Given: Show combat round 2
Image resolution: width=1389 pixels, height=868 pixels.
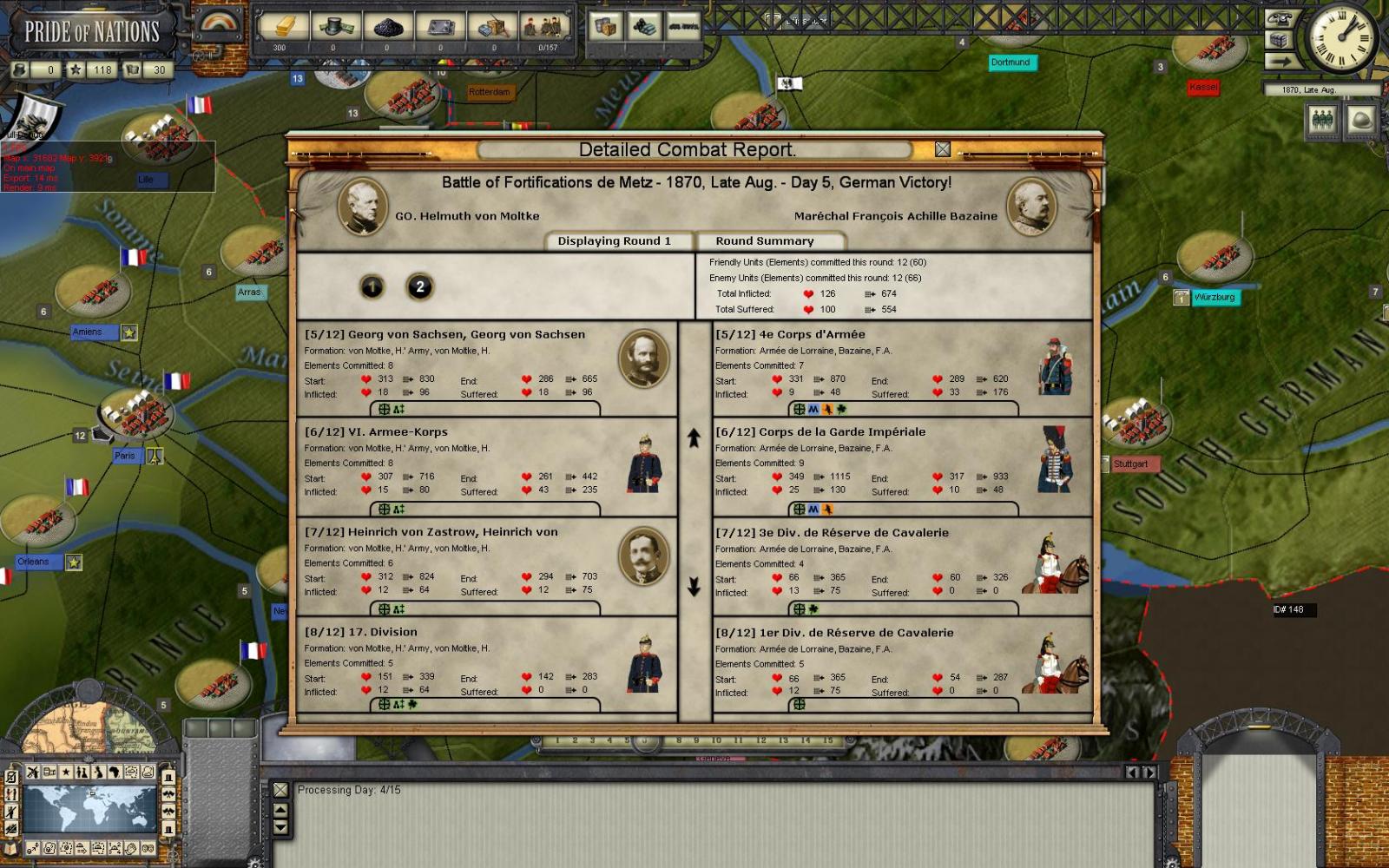Looking at the screenshot, I should tap(420, 286).
